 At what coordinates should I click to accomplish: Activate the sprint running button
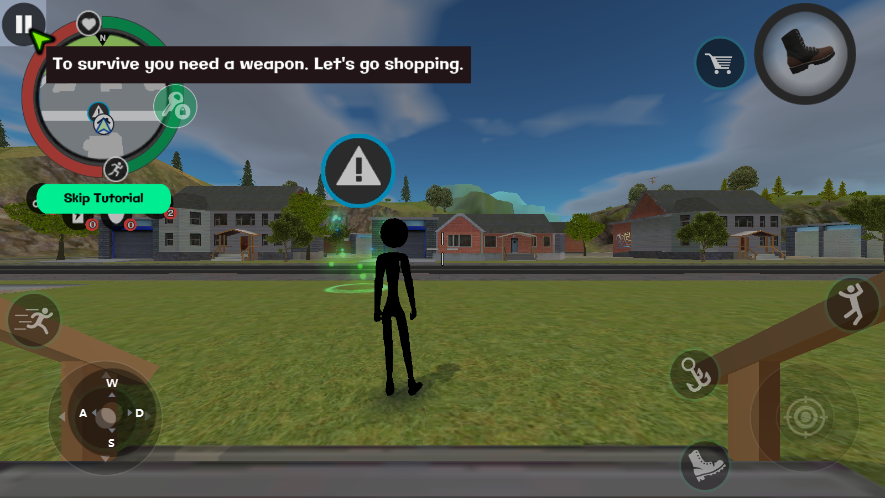click(x=35, y=321)
